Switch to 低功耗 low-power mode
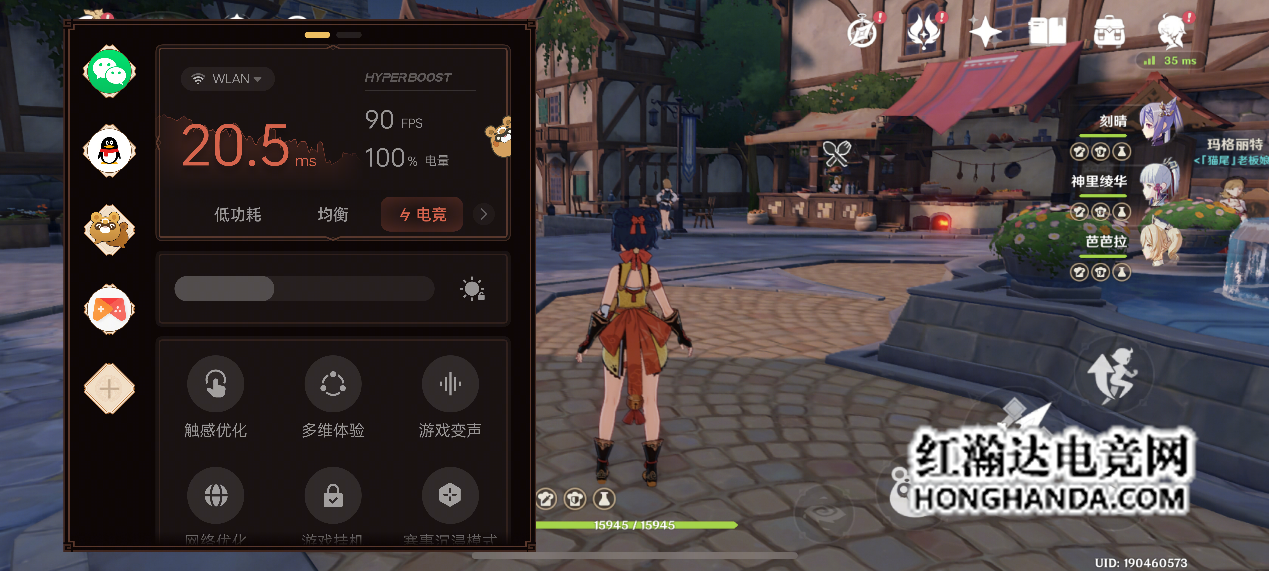This screenshot has width=1269, height=571. tap(238, 214)
